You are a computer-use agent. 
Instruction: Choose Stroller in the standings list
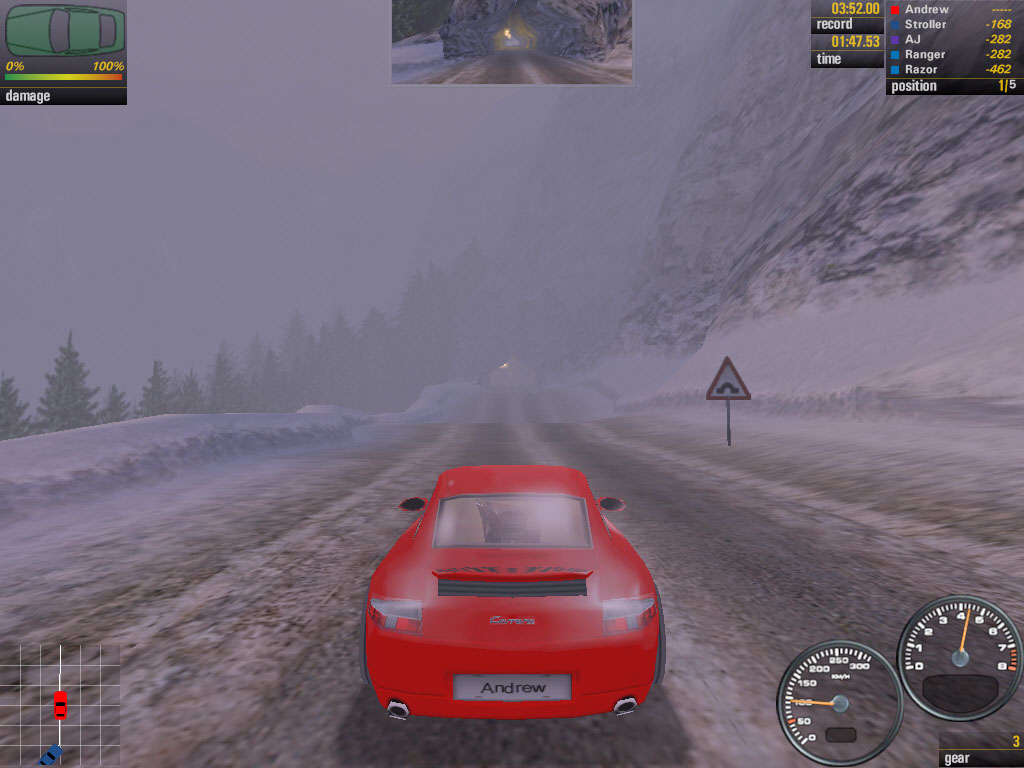click(x=924, y=24)
